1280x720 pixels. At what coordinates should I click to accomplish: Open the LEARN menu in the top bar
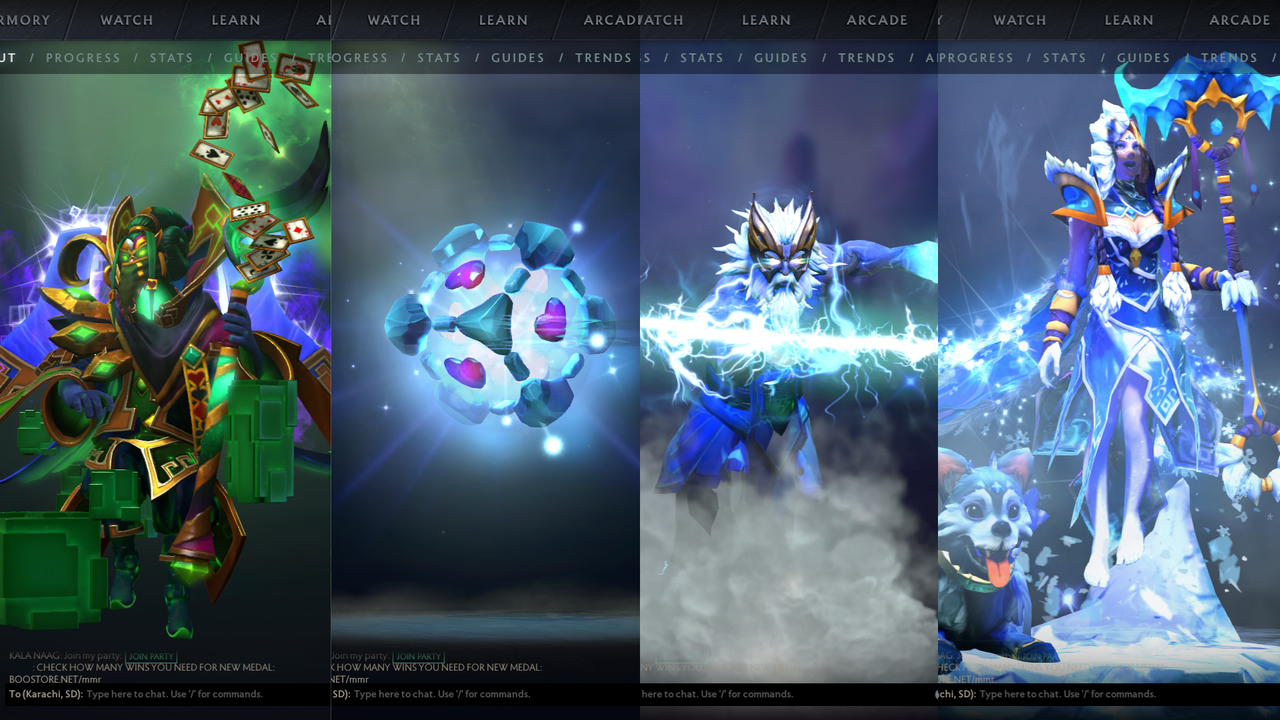click(x=236, y=20)
